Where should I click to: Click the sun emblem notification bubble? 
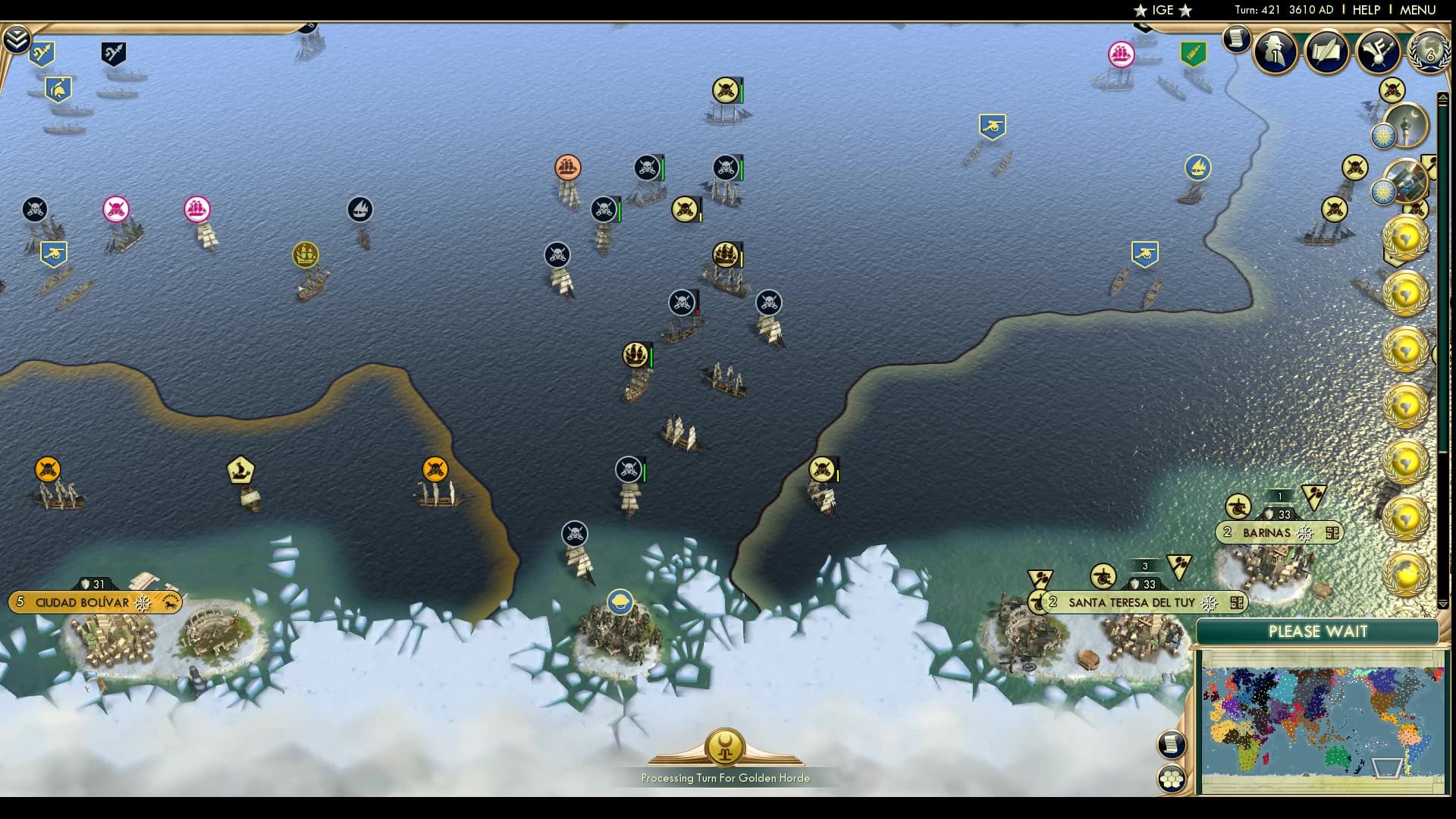coord(1382,136)
